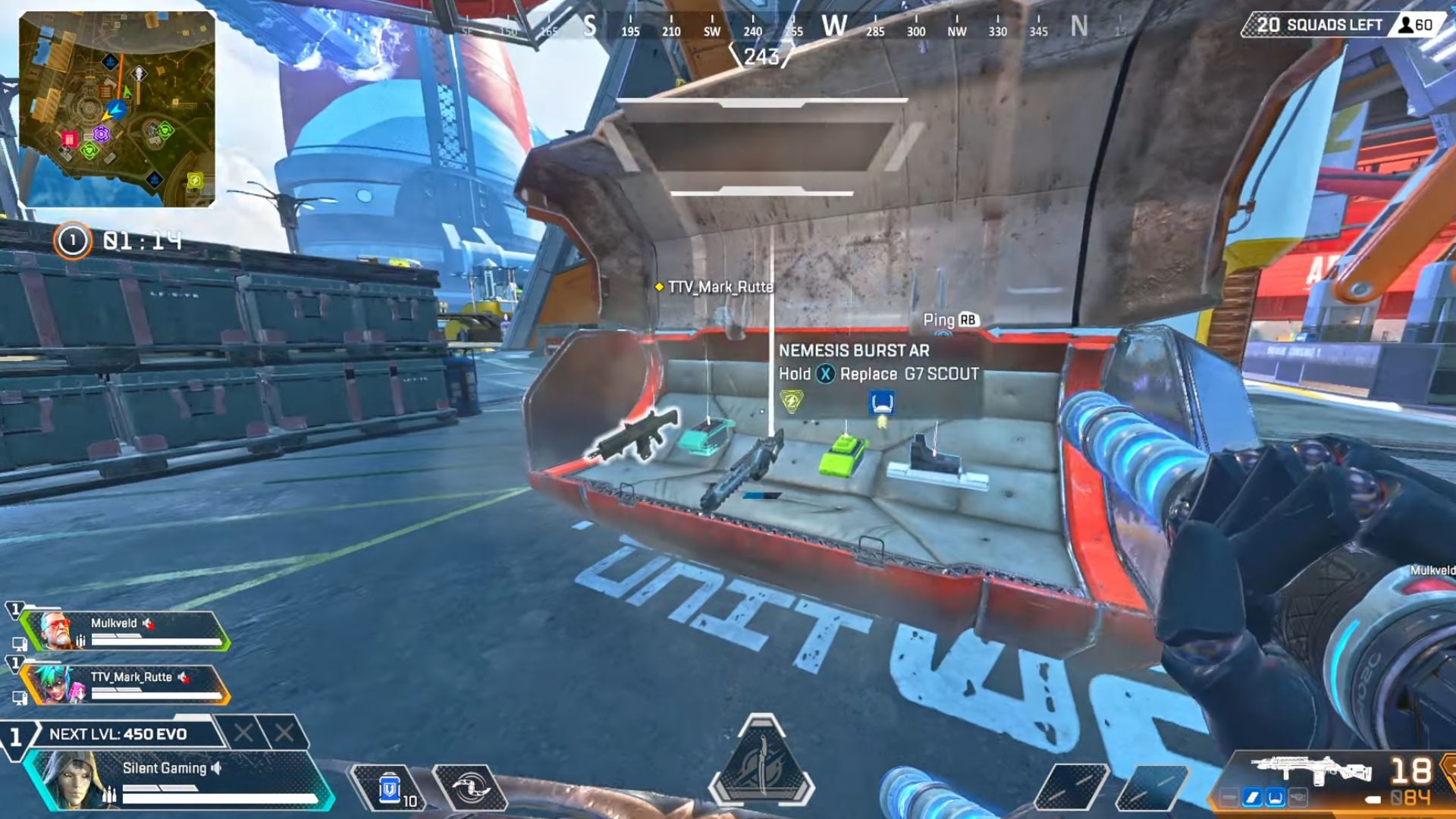Click the blue standard stock attachment icon
The height and width of the screenshot is (819, 1456).
tap(1275, 798)
